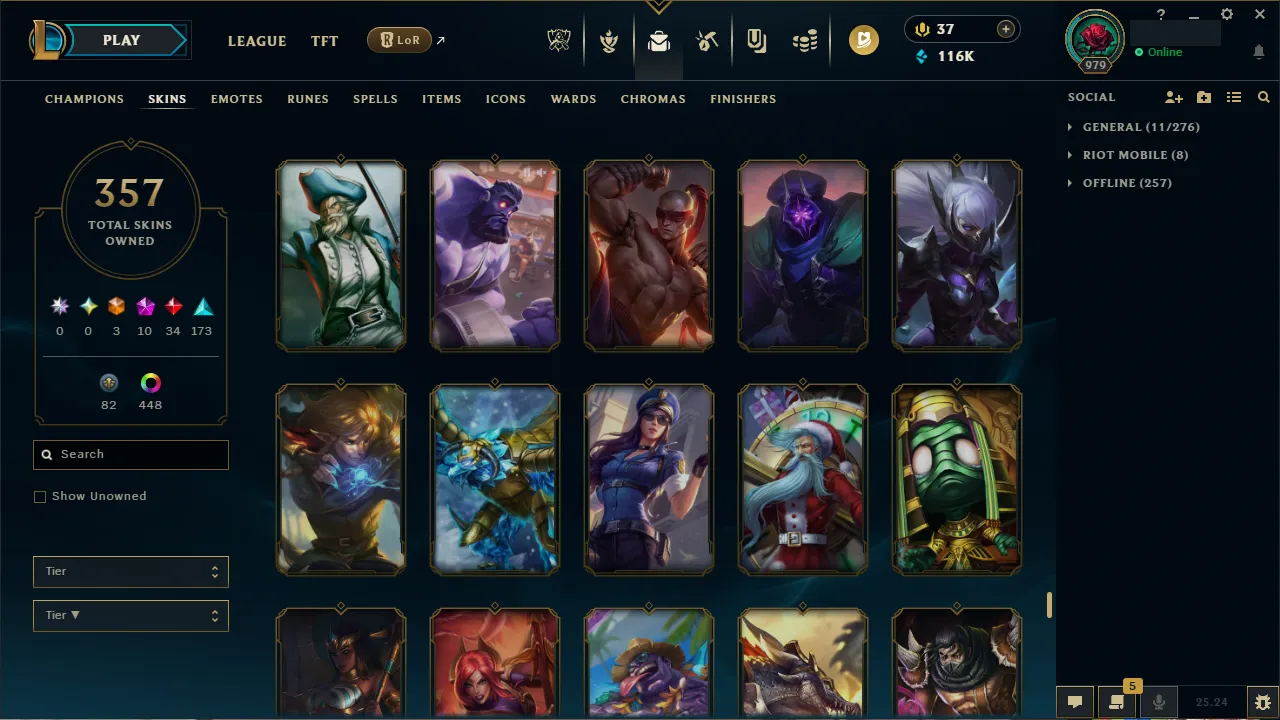Open the LoR external link
1280x720 pixels.
tap(399, 40)
